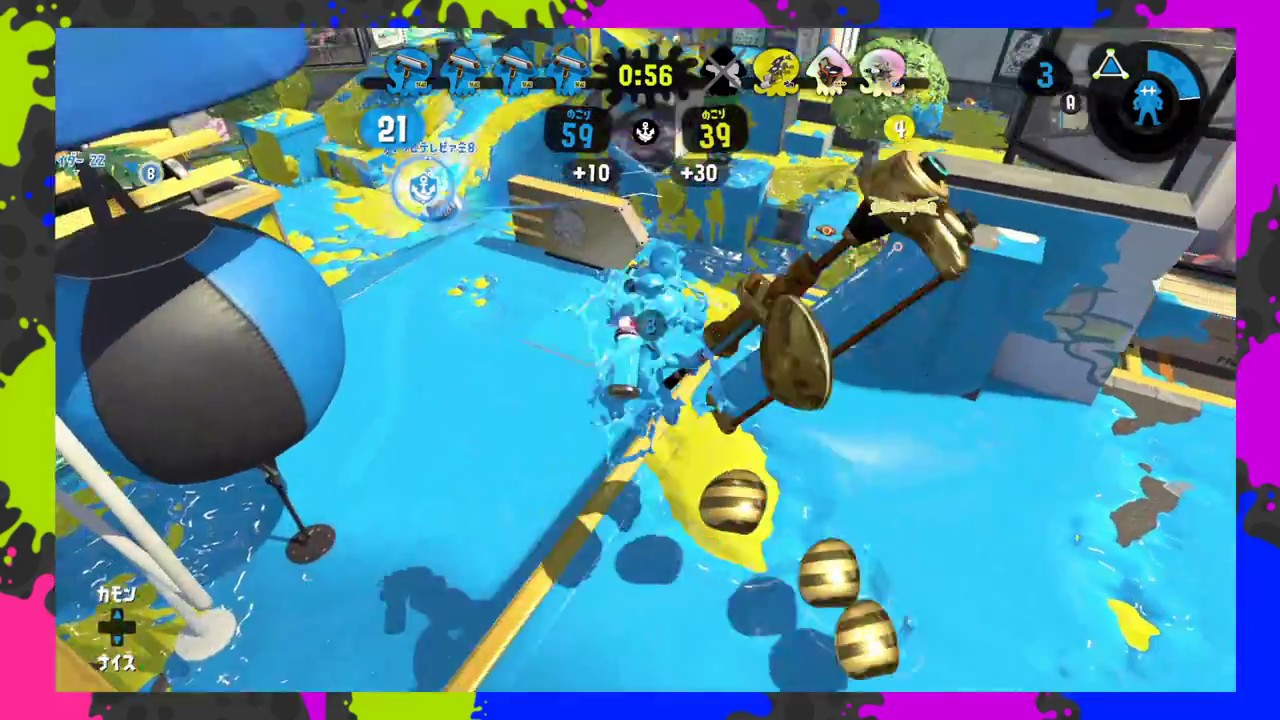Click the anchor tower icon below the timer
The width and height of the screenshot is (1280, 720).
point(645,133)
